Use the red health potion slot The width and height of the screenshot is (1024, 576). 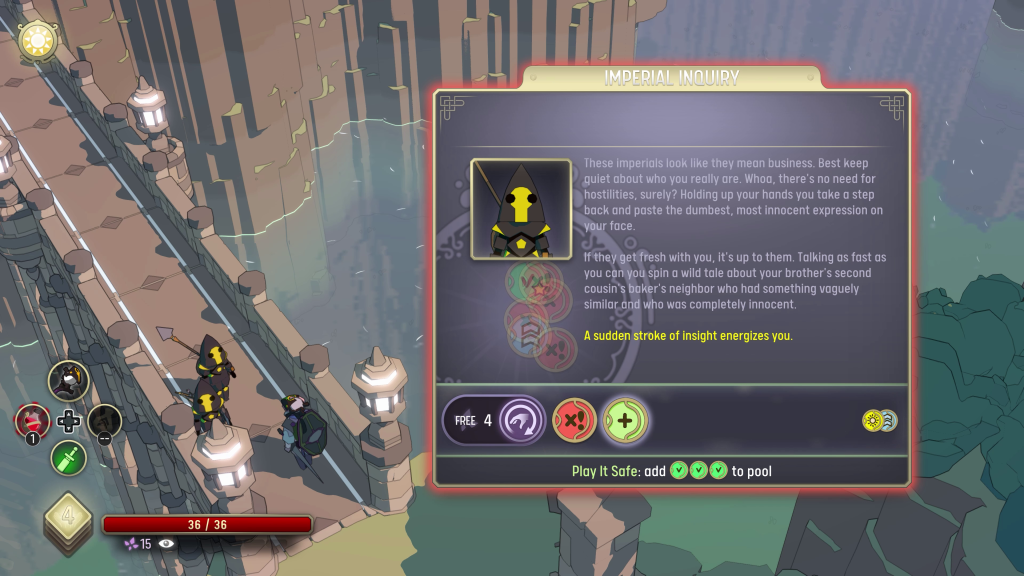(32, 421)
